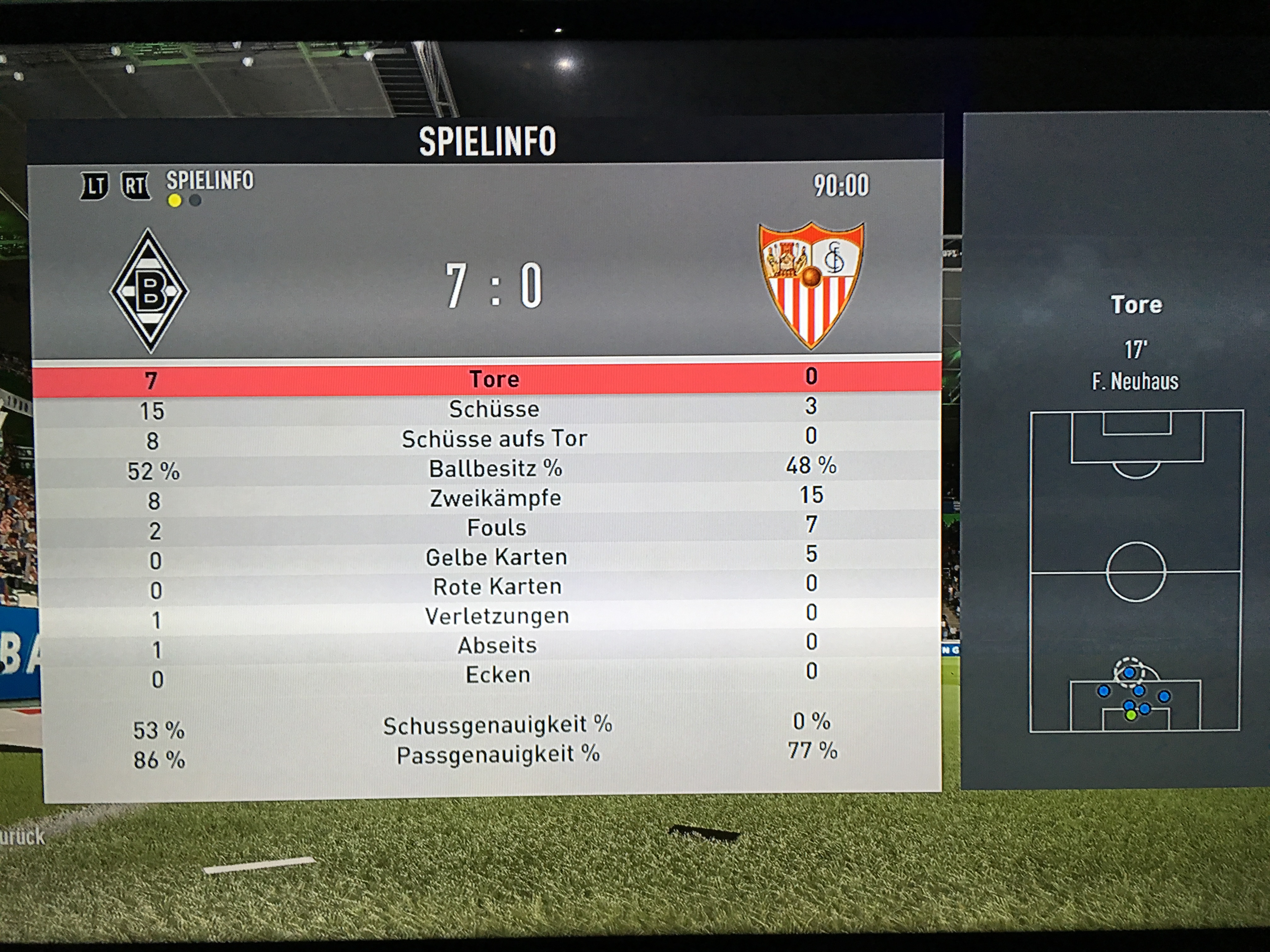The width and height of the screenshot is (1270, 952).
Task: Highlight the Zweikämpfe stat row
Action: point(495,498)
